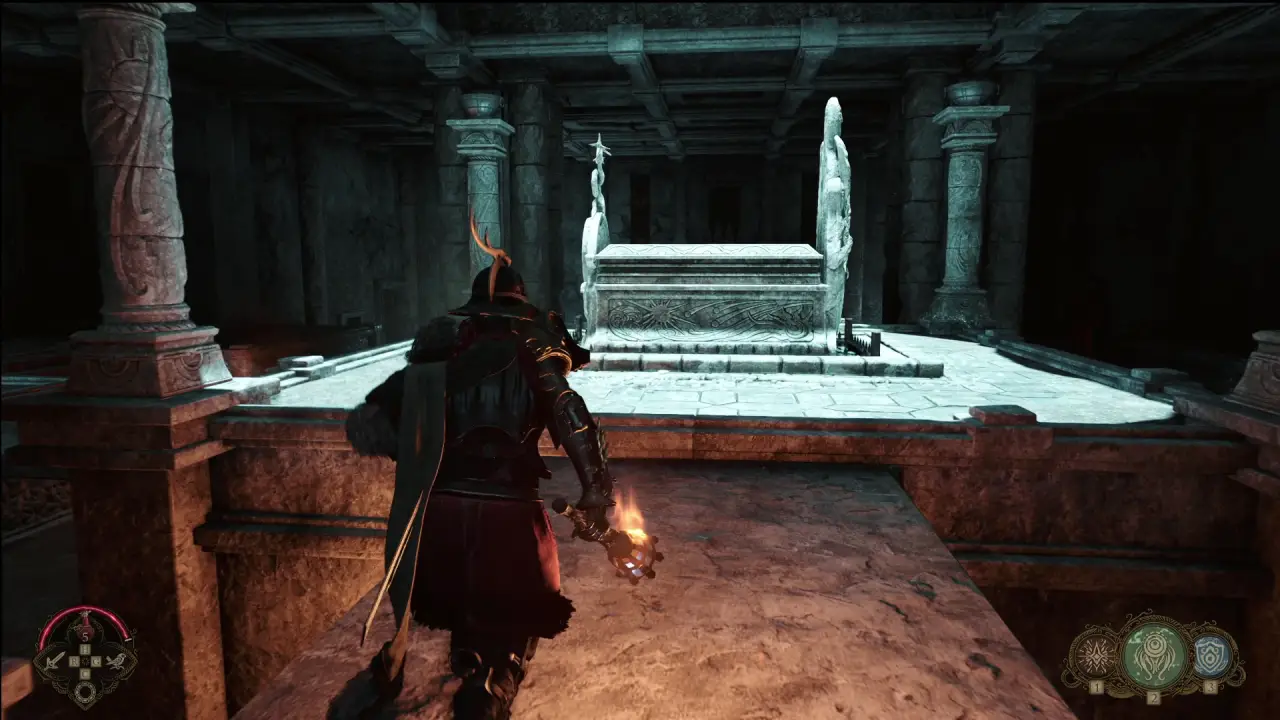Activate the brown starburst rune ability
This screenshot has width=1280, height=720.
coord(1097,656)
